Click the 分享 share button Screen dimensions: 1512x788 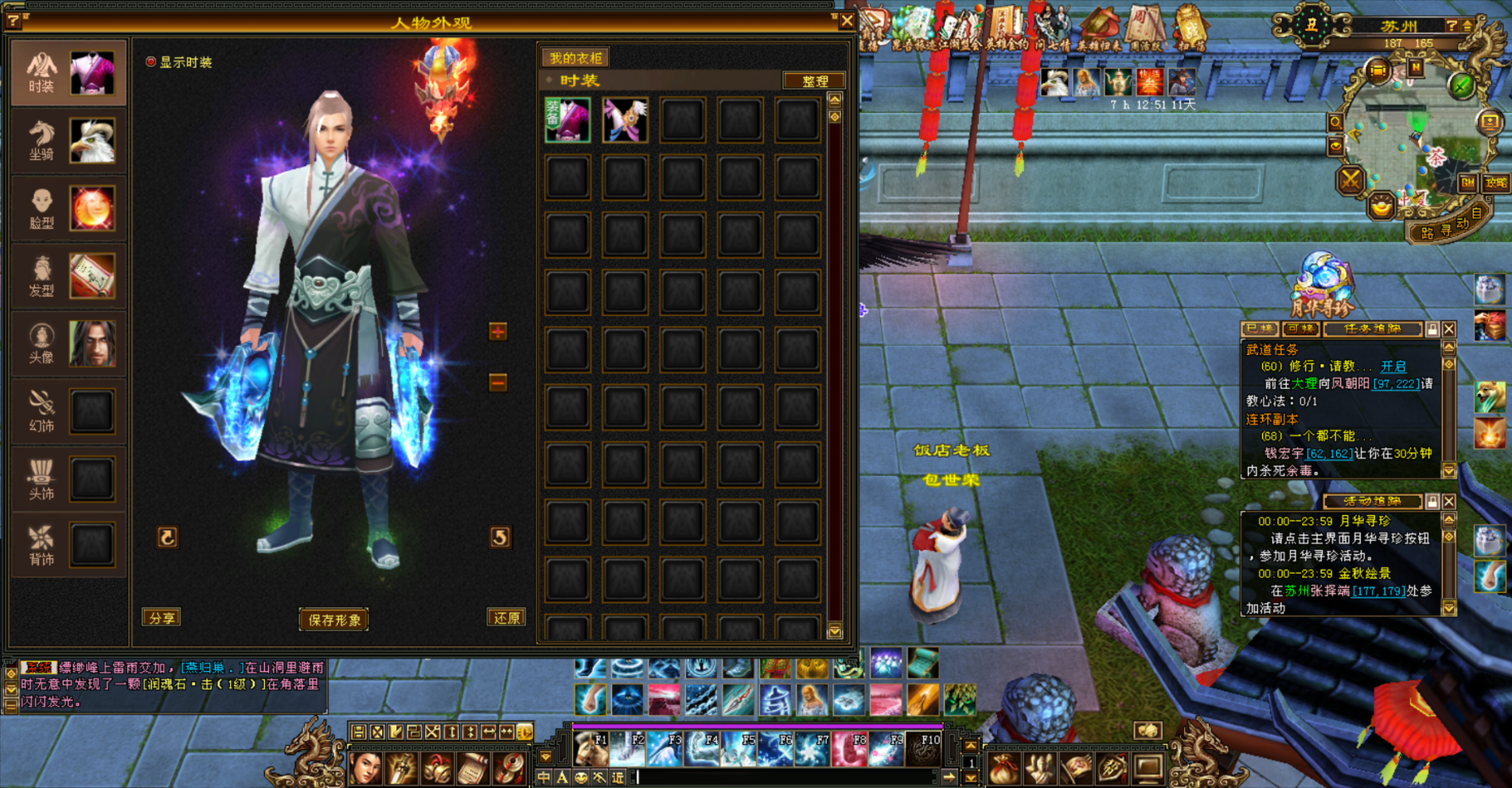pos(162,618)
